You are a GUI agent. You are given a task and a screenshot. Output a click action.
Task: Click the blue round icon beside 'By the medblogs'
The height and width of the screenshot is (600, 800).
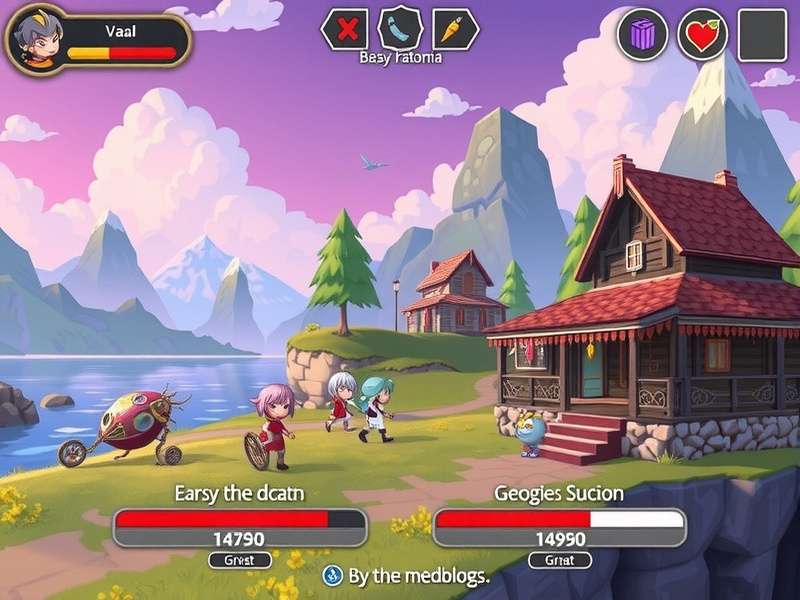(333, 575)
